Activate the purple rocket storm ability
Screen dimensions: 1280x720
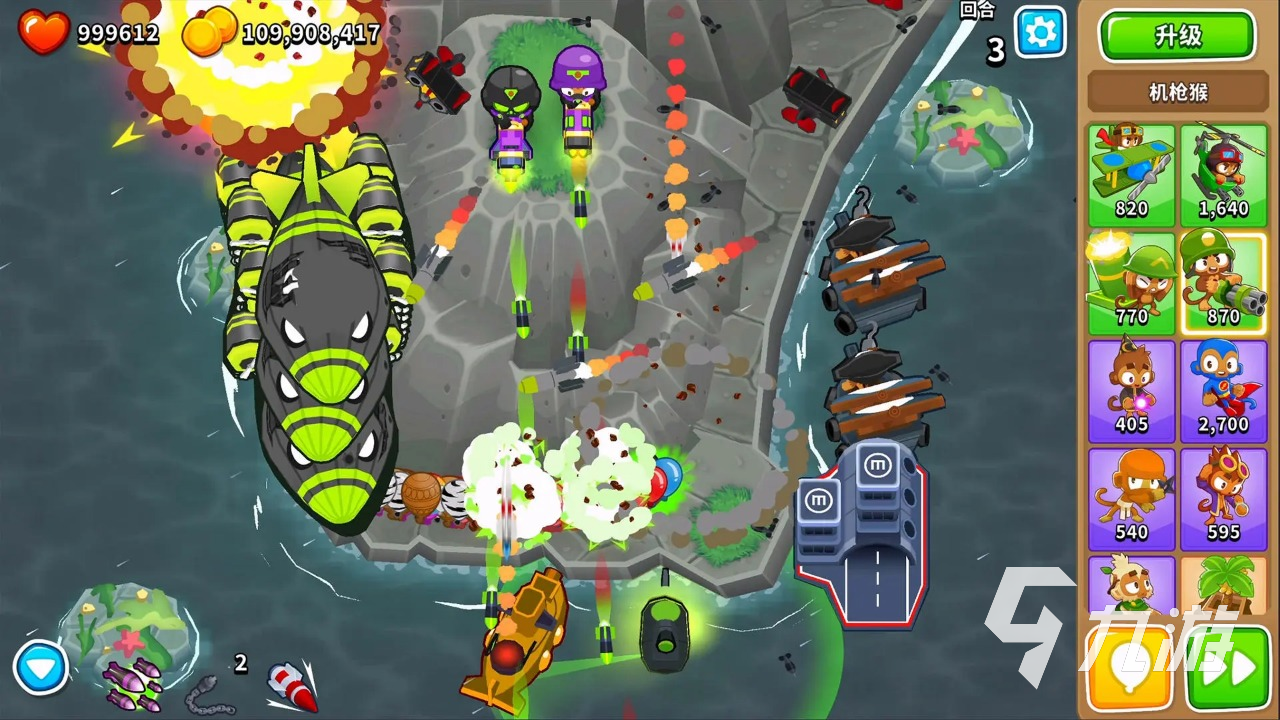coord(132,682)
